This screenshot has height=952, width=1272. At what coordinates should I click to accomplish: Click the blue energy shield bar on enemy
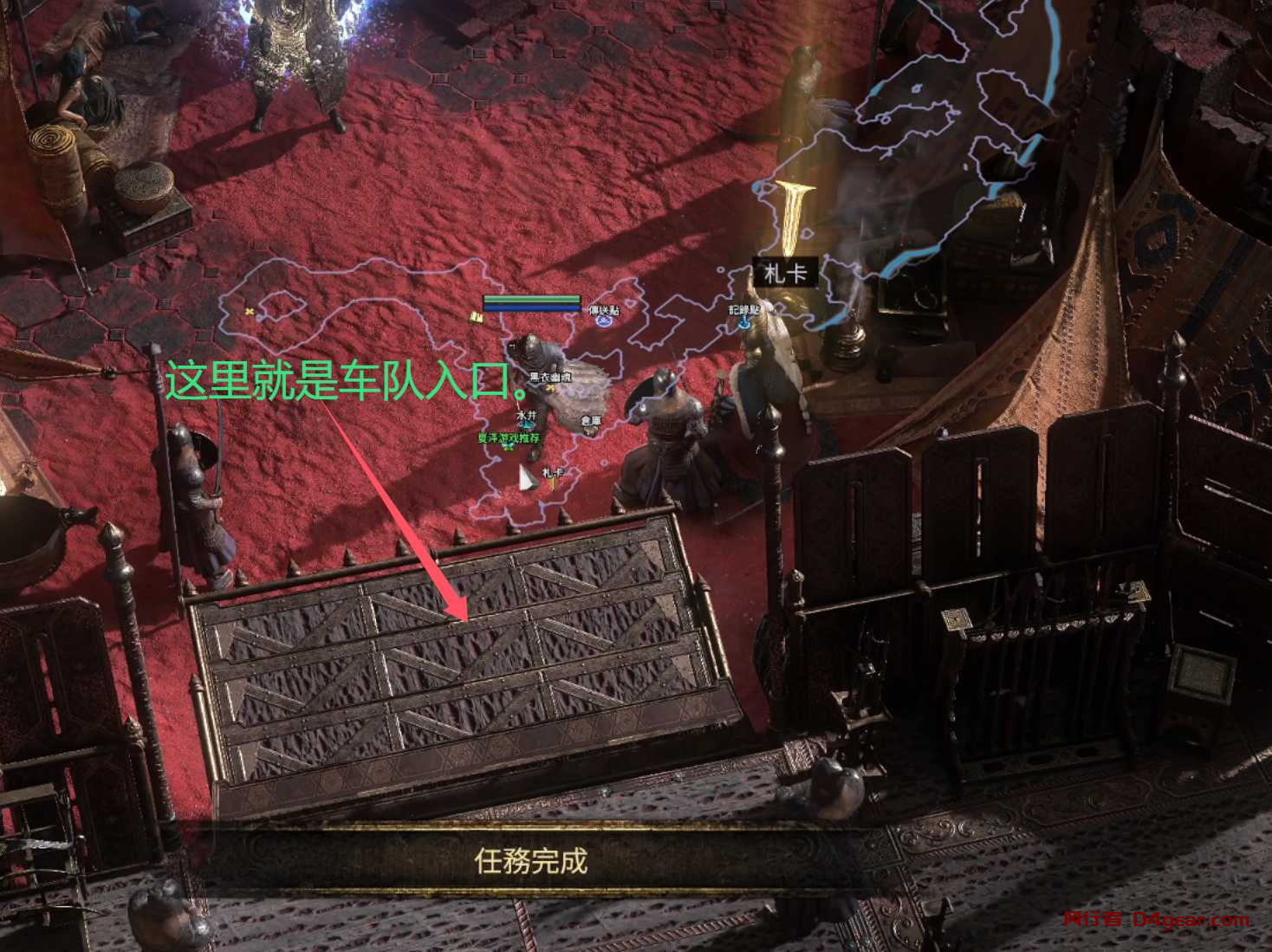pos(532,308)
